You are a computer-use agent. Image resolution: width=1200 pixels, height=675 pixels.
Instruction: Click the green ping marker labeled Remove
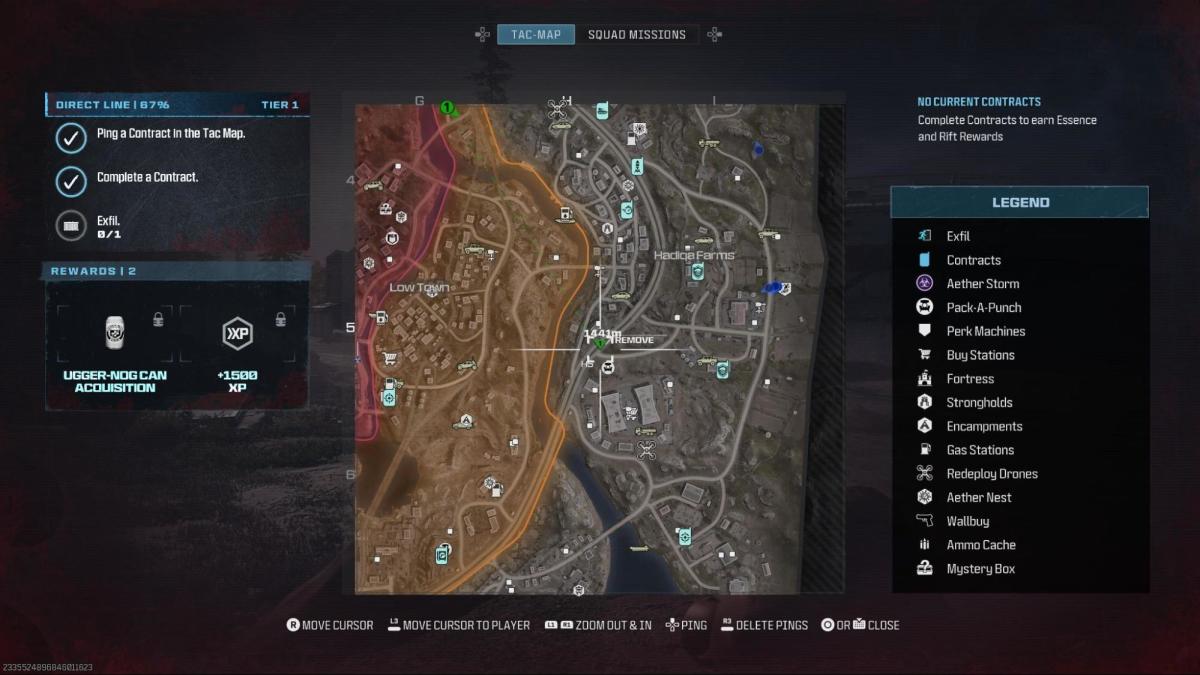click(600, 343)
